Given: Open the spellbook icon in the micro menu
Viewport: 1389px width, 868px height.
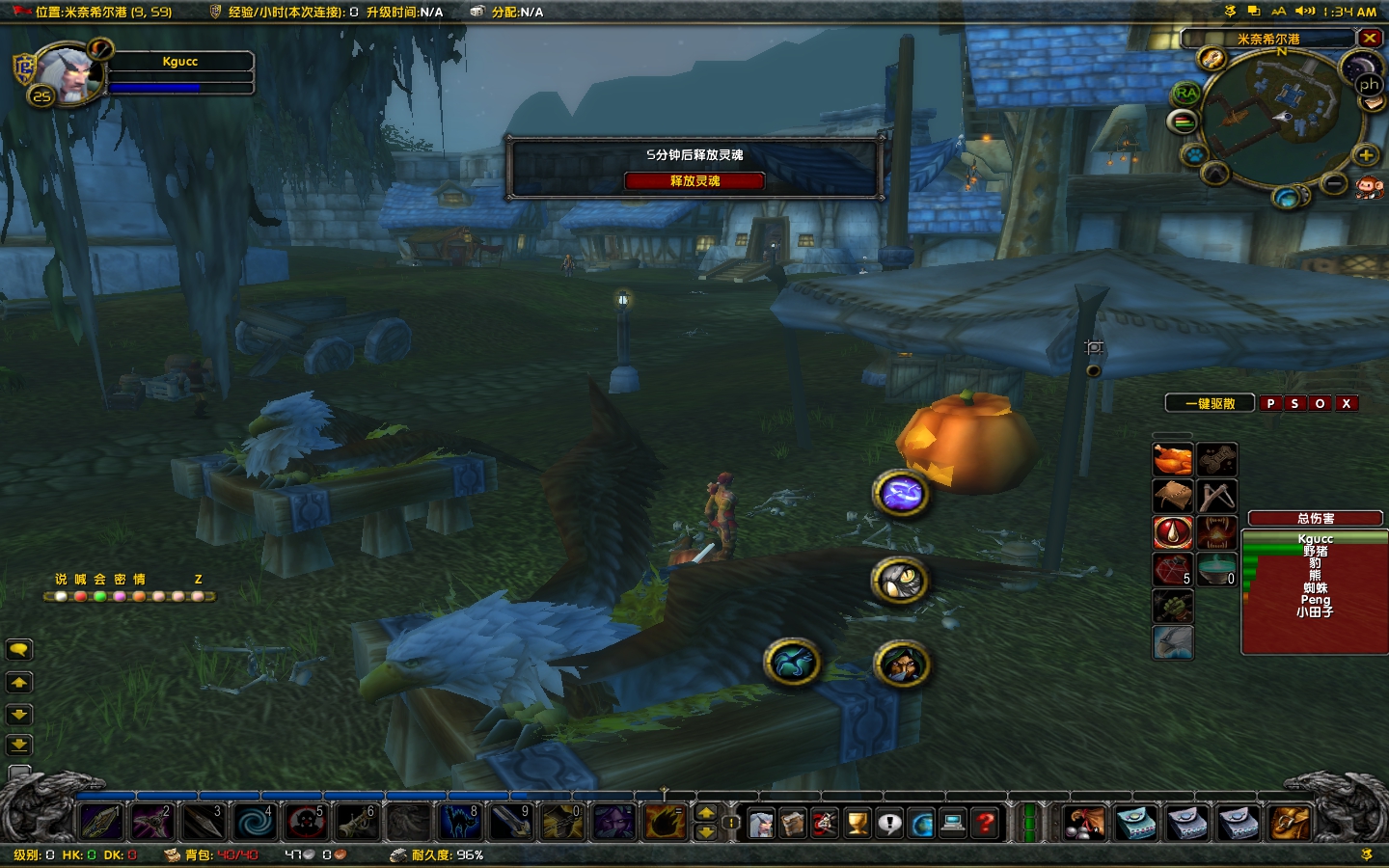Looking at the screenshot, I should coord(793,825).
